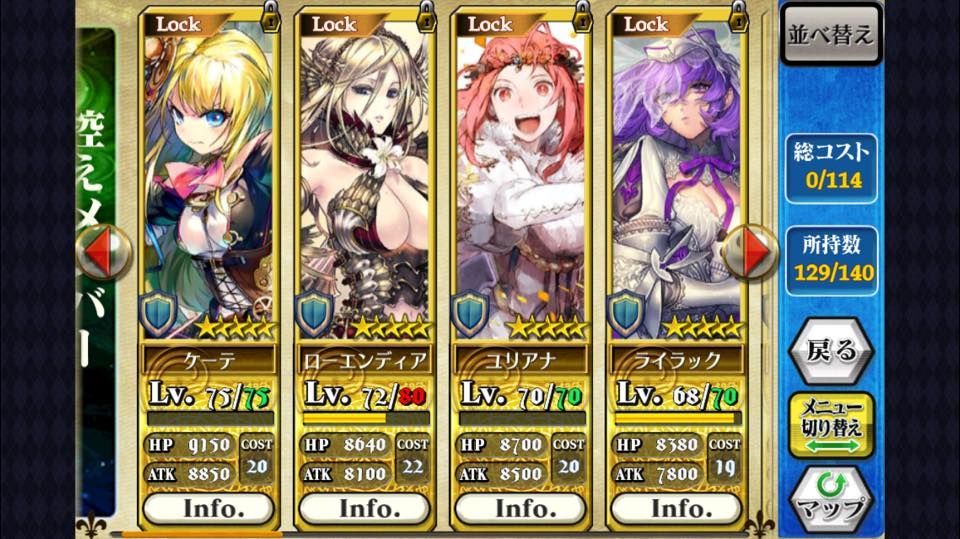
Task: Choose the red-haired ユリアナ card
Action: 520,180
